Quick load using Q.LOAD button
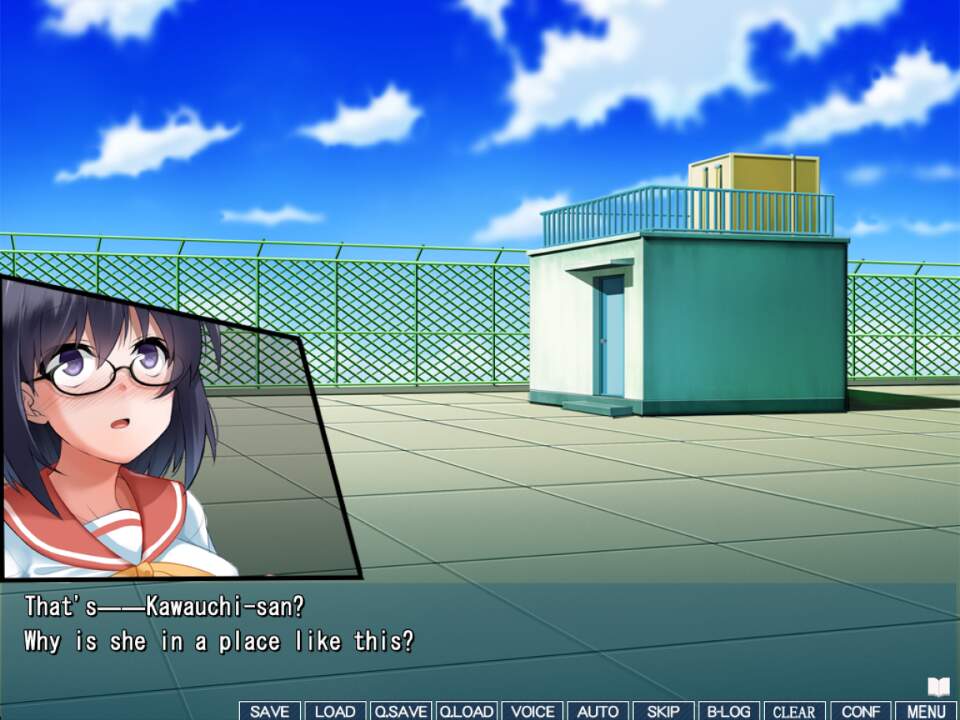The image size is (960, 720). 466,711
